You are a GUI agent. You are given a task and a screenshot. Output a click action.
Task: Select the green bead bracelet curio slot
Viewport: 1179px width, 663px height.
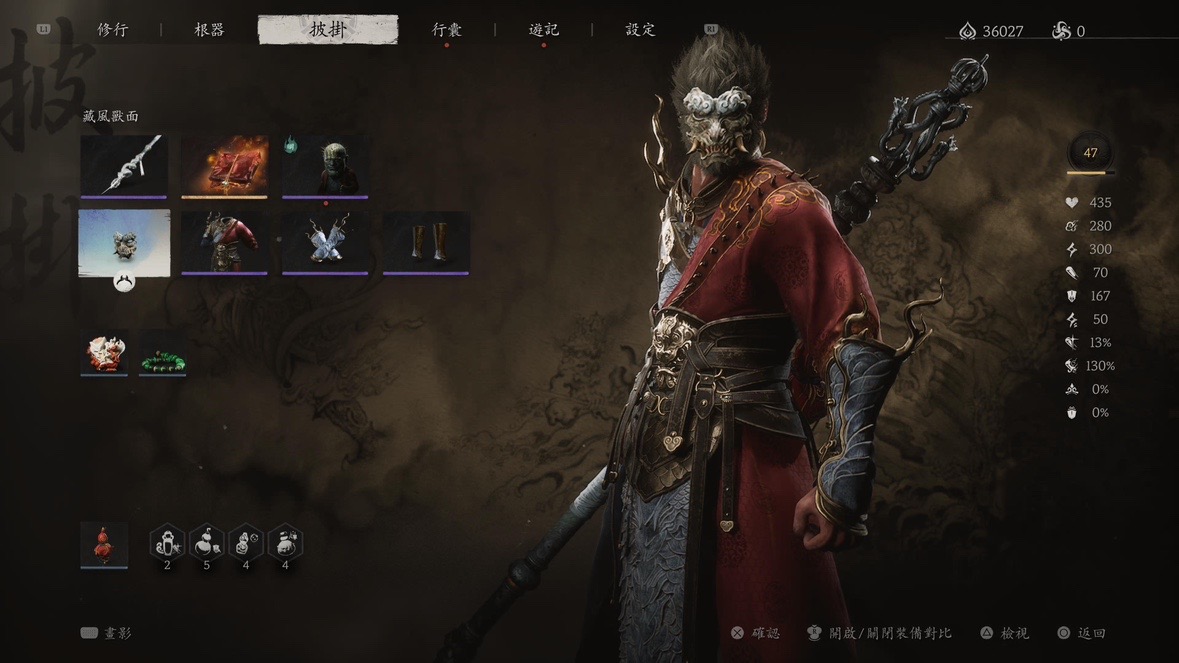(162, 353)
